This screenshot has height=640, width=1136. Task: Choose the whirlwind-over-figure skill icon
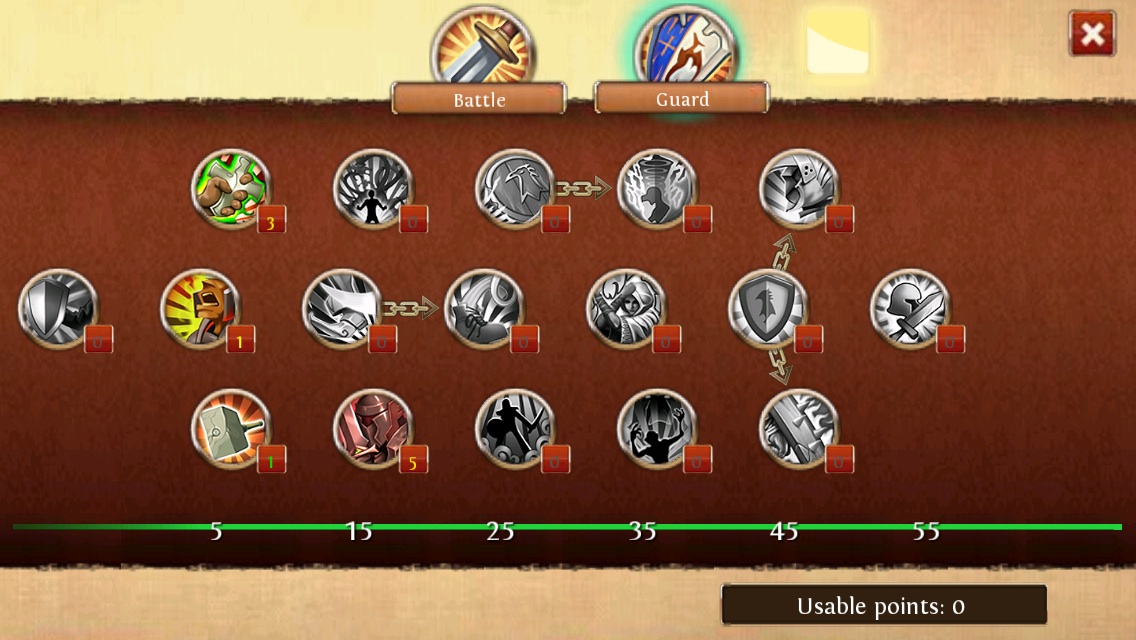tap(657, 189)
